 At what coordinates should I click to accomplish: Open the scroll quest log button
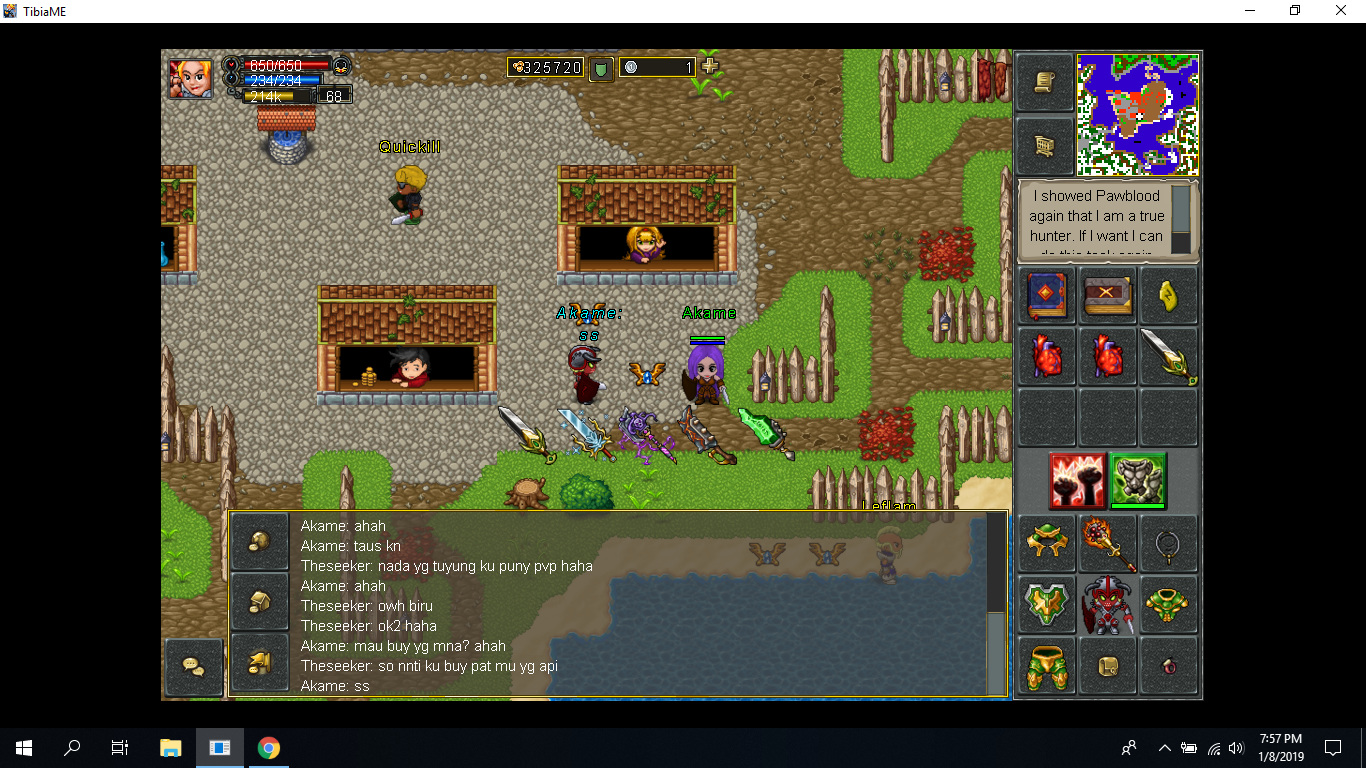pyautogui.click(x=1045, y=83)
